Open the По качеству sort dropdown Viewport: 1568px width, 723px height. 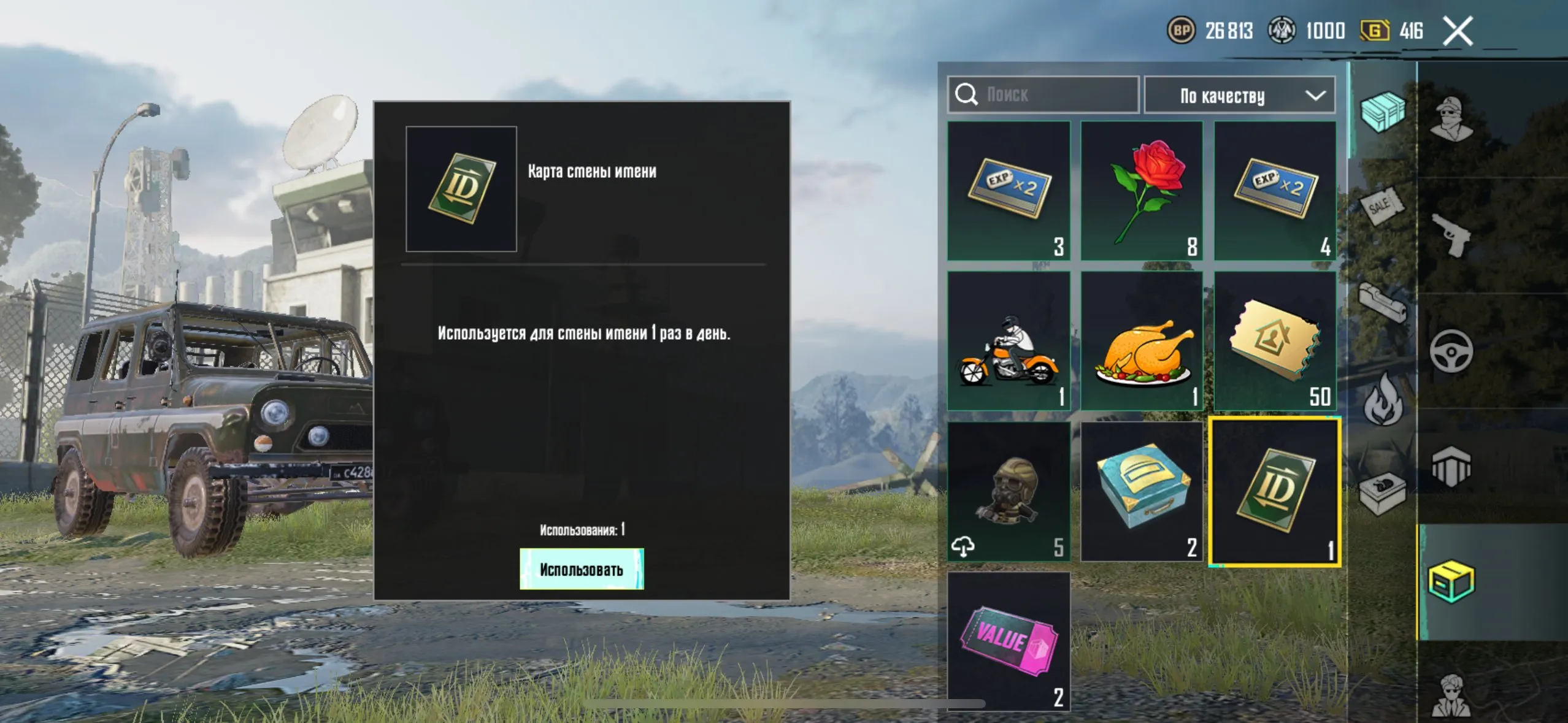coord(1239,95)
